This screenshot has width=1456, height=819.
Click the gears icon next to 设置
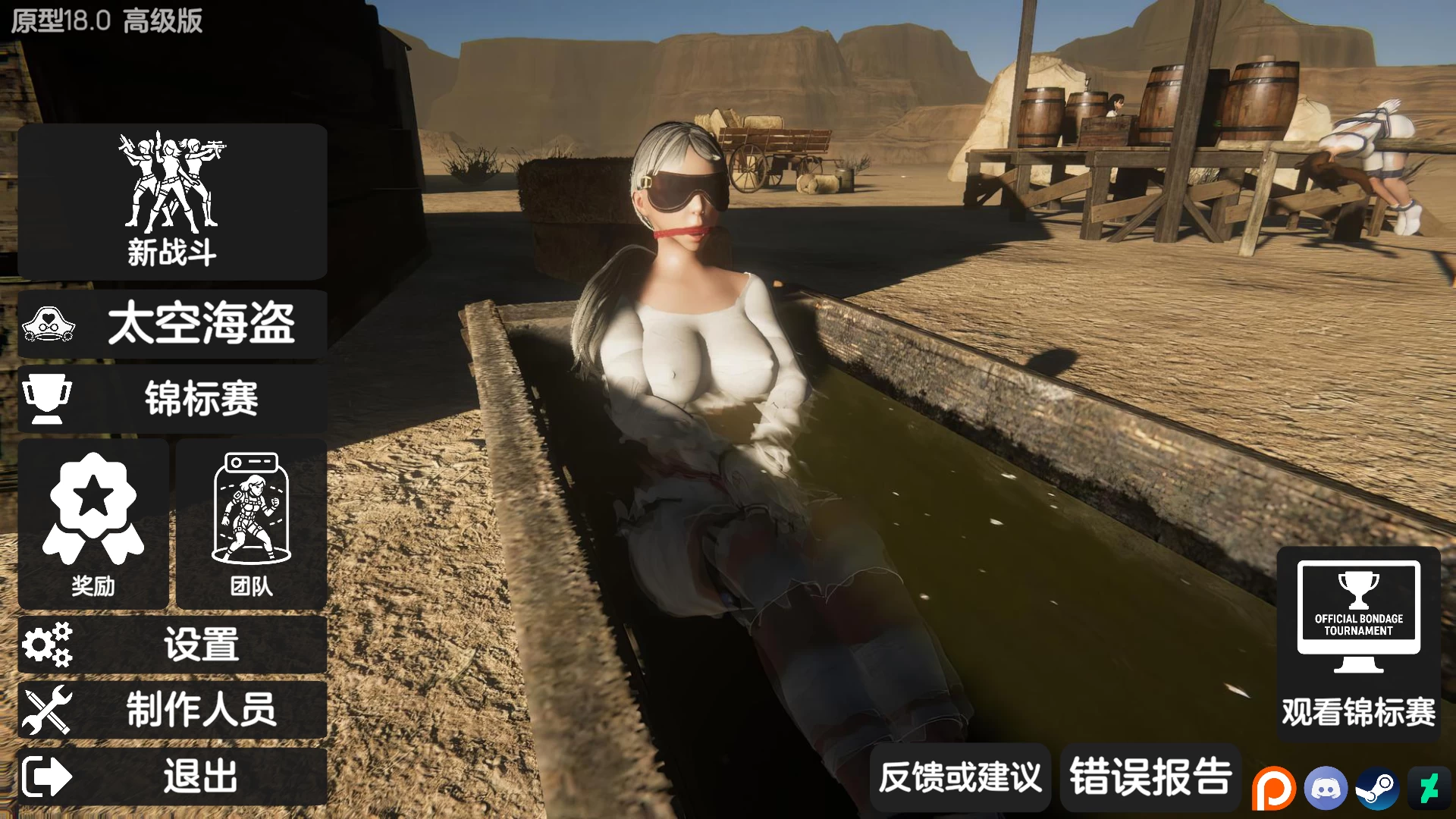(49, 644)
